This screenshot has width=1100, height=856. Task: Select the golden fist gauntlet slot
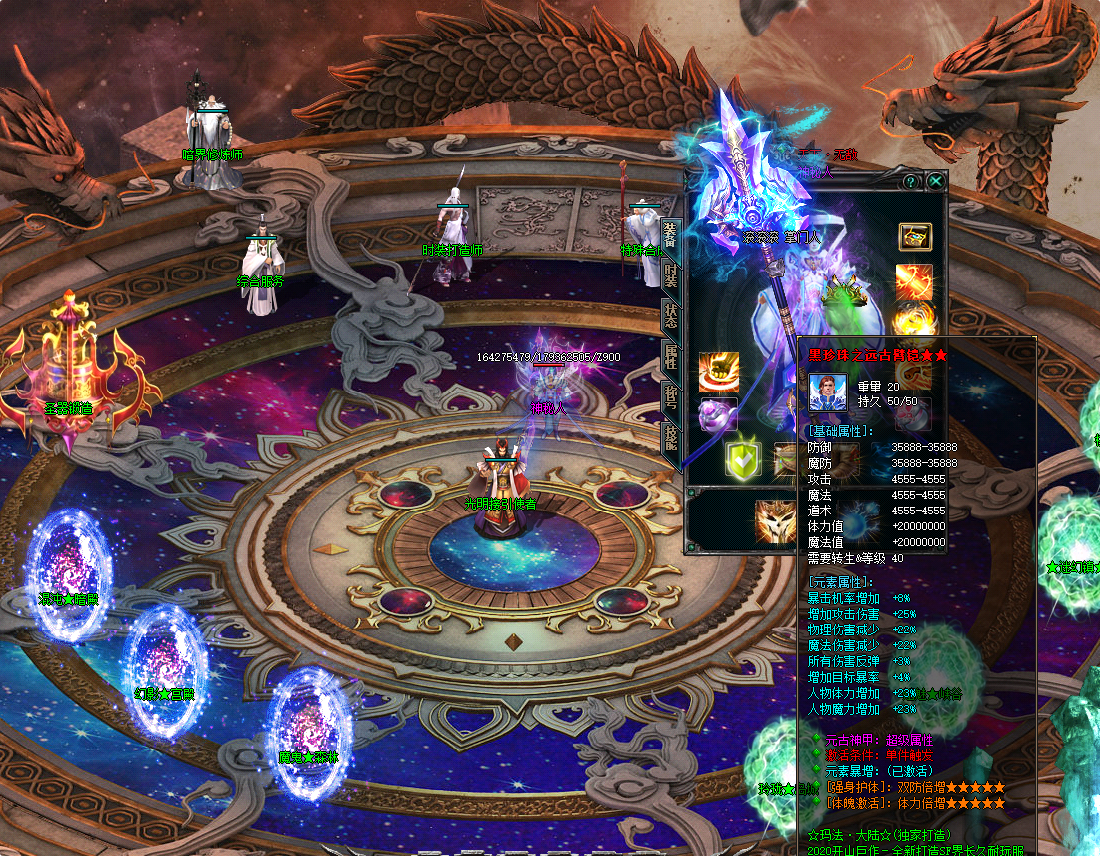[718, 372]
